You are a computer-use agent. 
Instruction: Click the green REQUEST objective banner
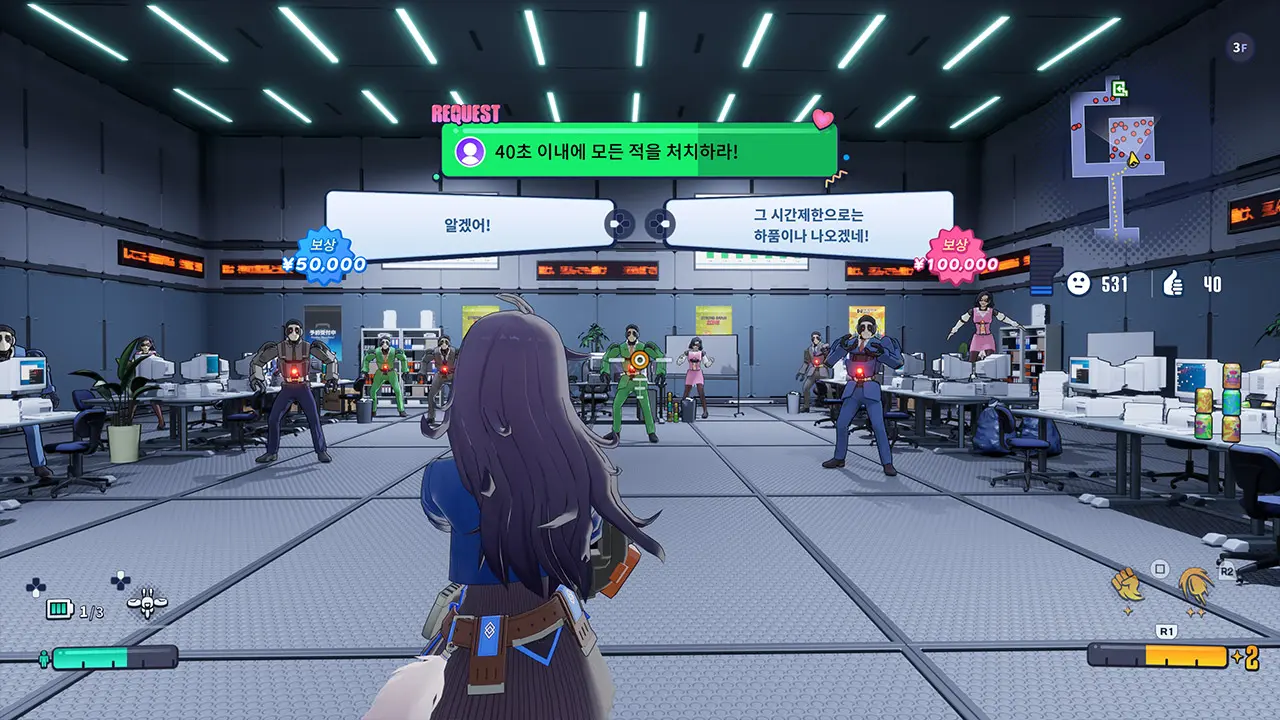pyautogui.click(x=638, y=152)
